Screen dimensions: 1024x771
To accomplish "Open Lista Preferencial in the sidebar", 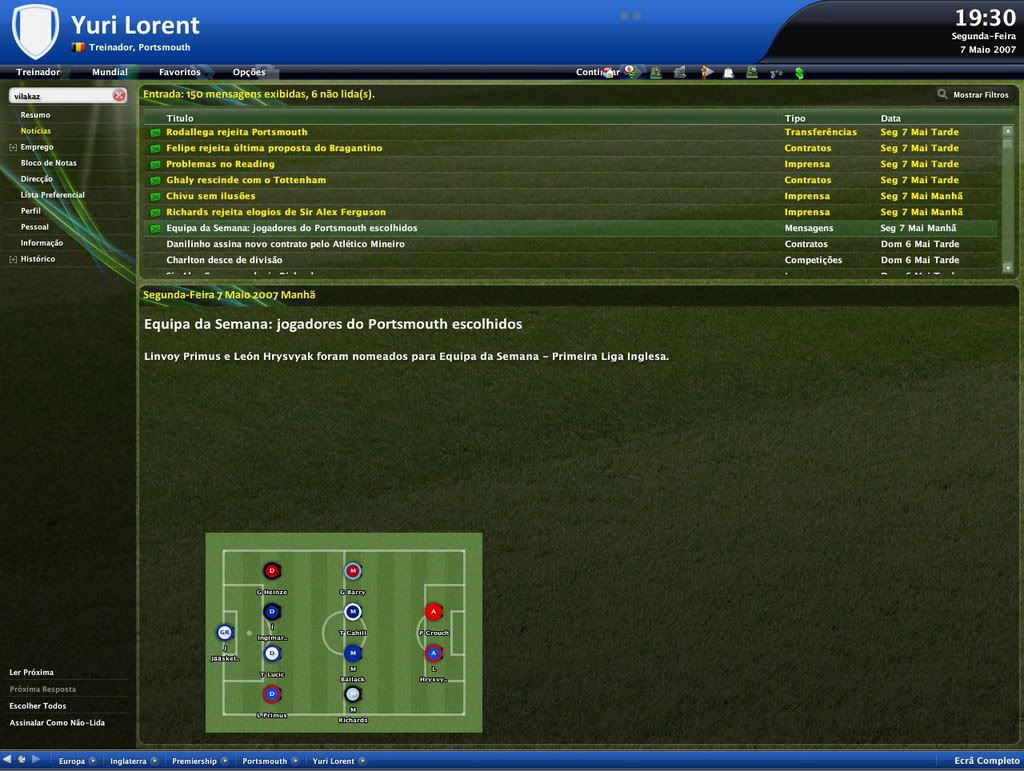I will (52, 195).
